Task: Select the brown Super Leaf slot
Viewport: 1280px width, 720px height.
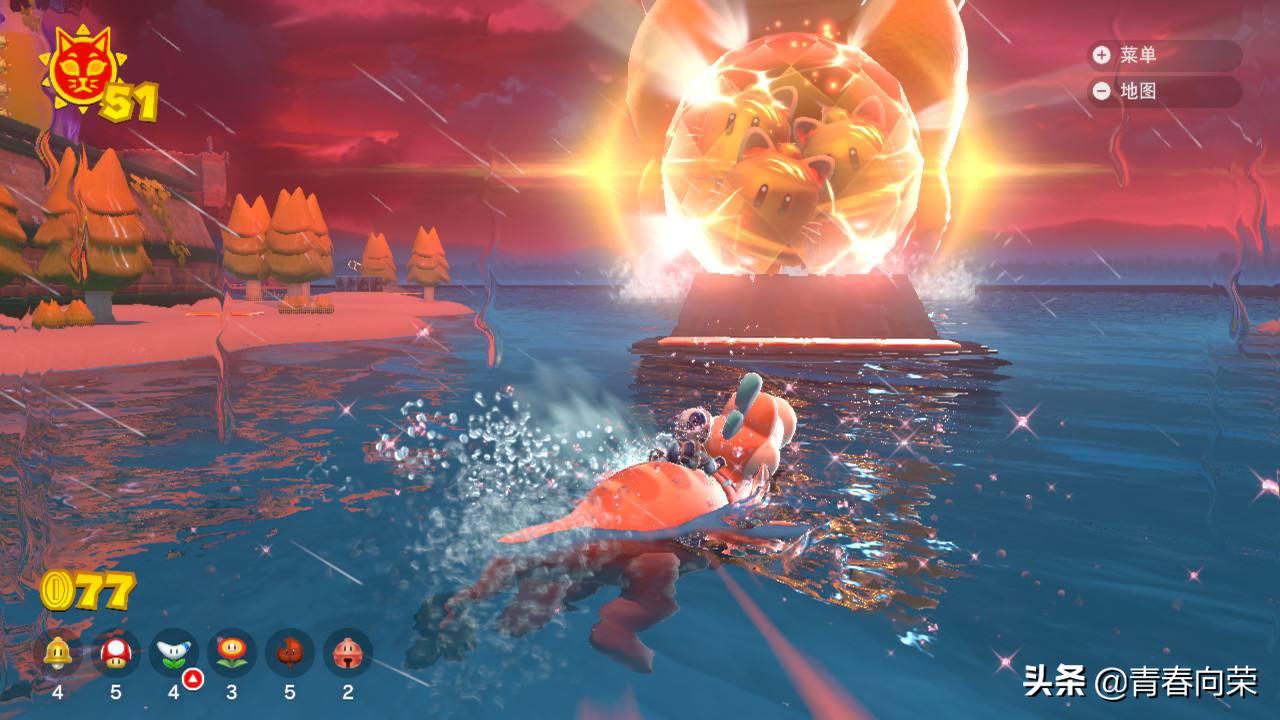Action: coord(290,653)
